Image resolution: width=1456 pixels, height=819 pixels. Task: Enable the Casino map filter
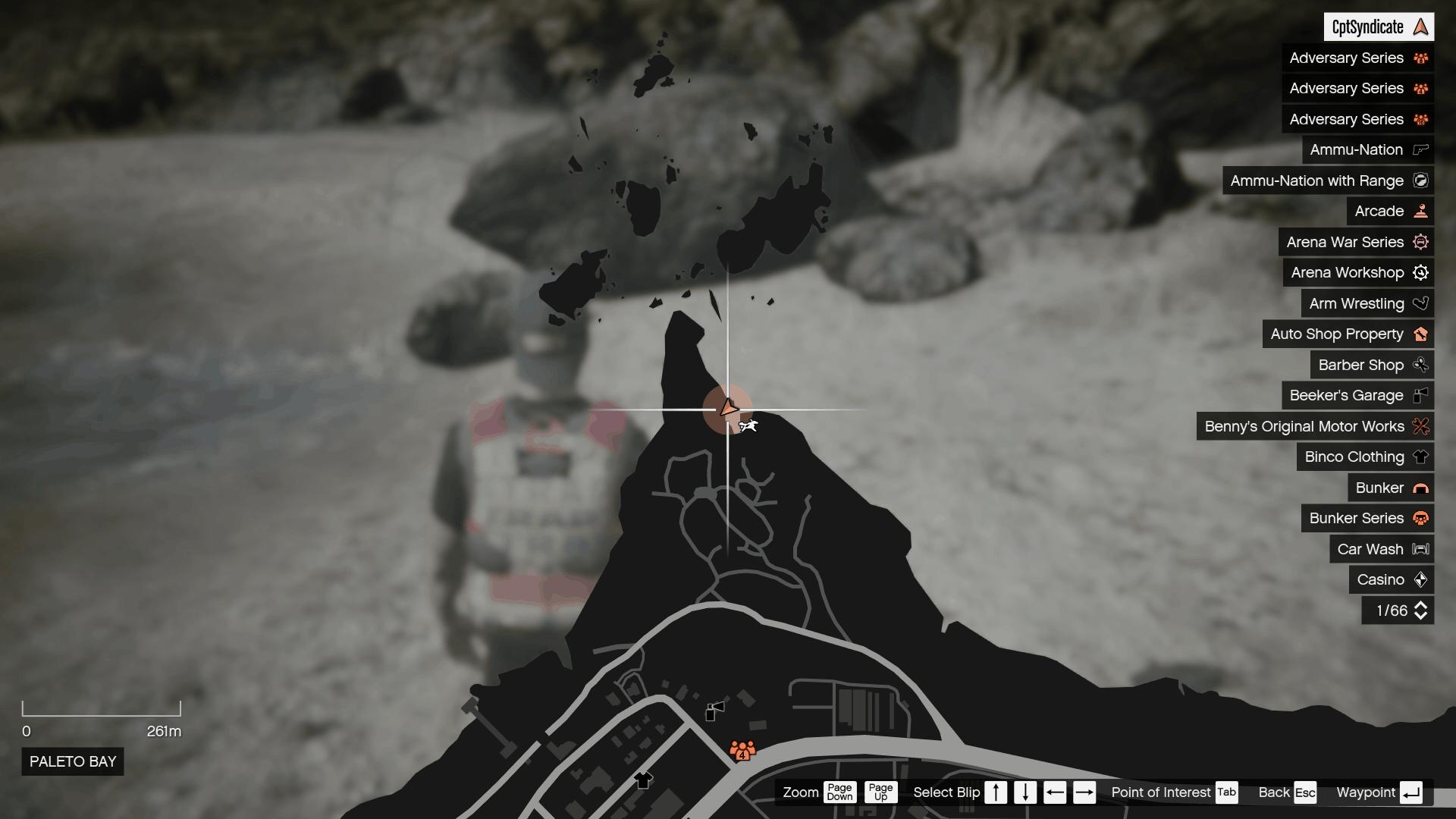click(x=1420, y=579)
